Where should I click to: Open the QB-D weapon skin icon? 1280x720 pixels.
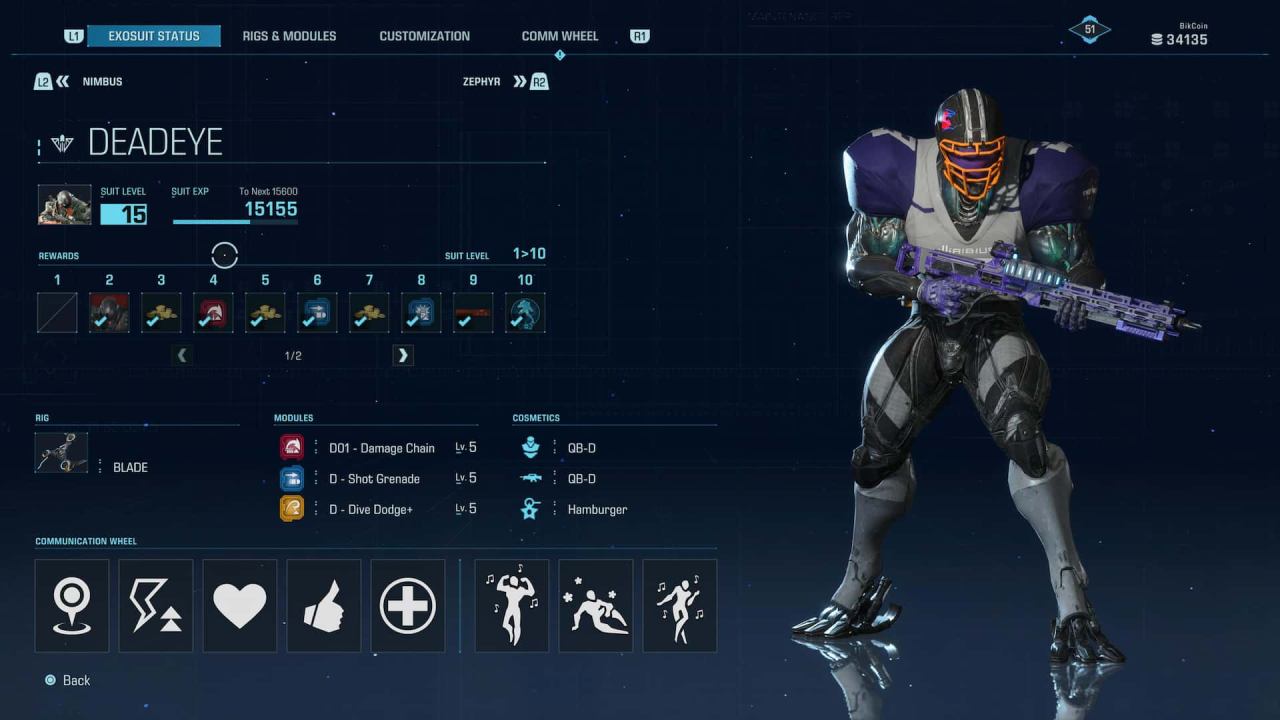530,478
